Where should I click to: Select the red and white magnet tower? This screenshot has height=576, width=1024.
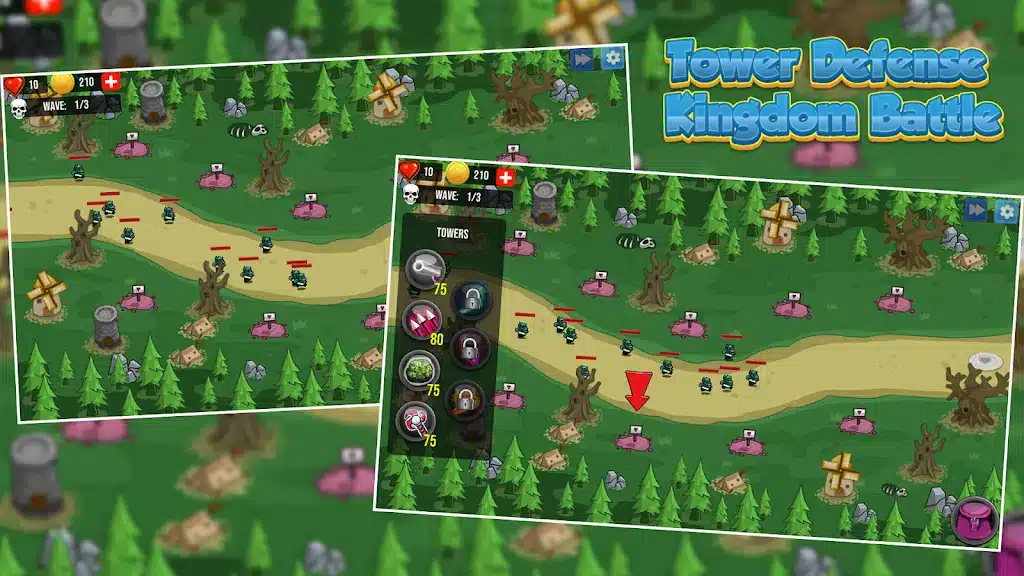[413, 418]
